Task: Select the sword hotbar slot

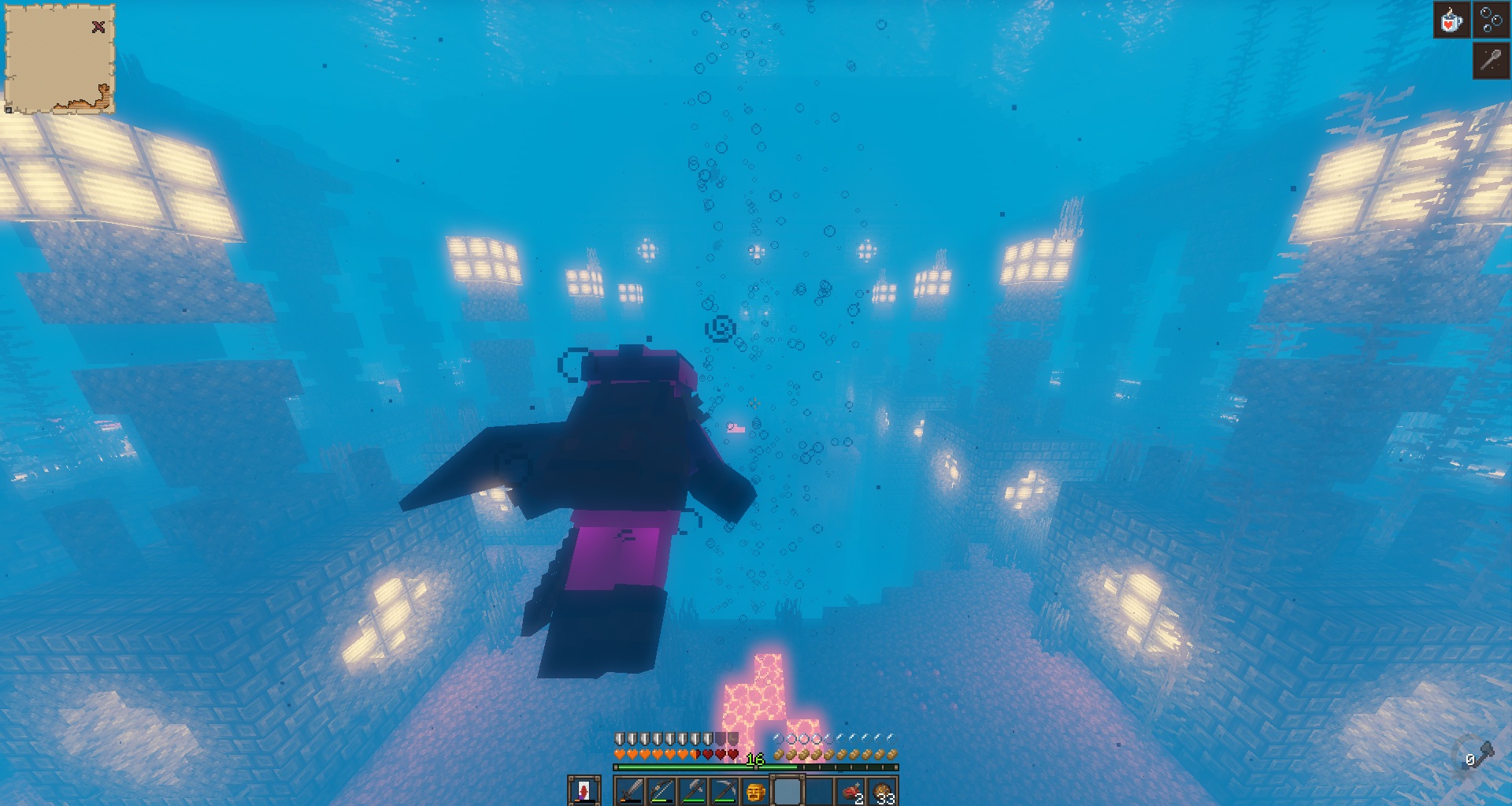Action: [630, 790]
